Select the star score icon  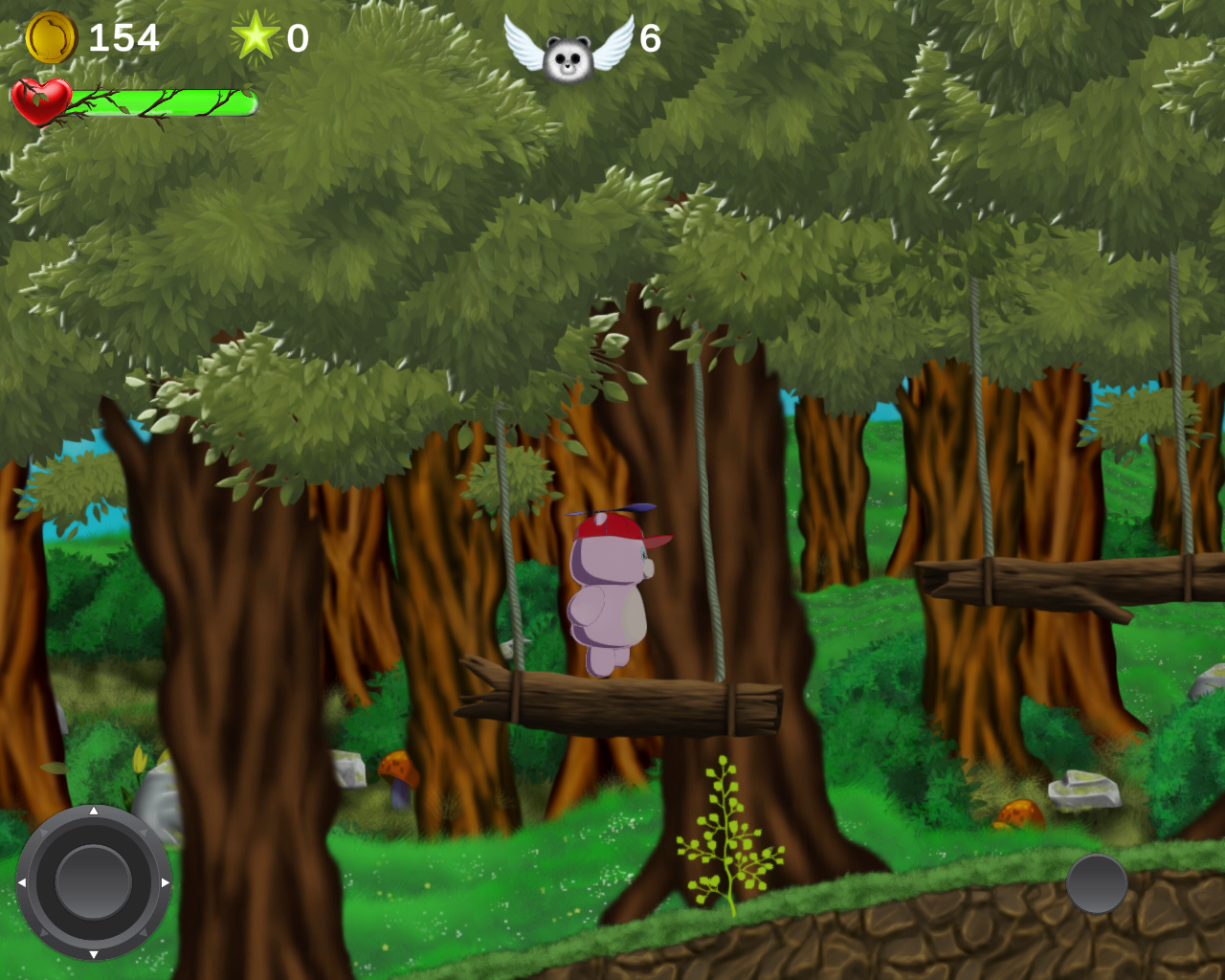(256, 37)
